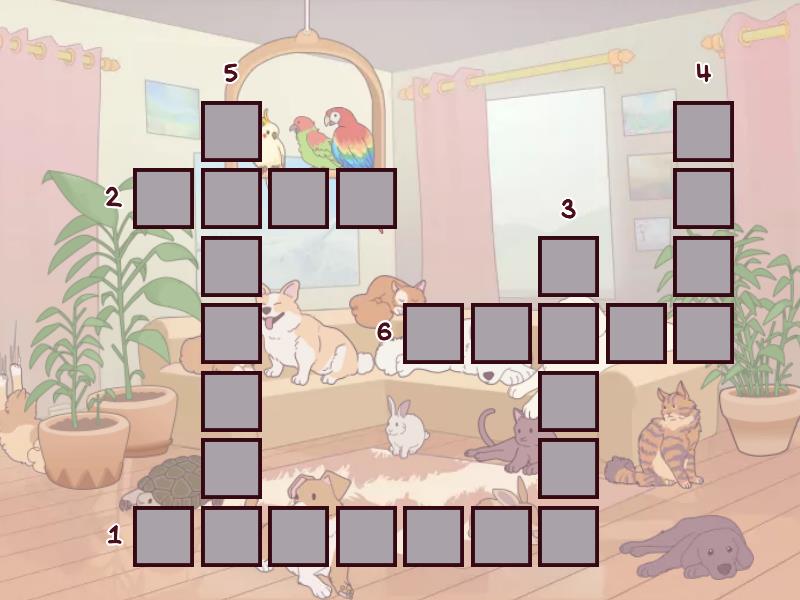The height and width of the screenshot is (600, 800).
Task: Click the cell where words 3 and 6 cross
Action: point(568,333)
